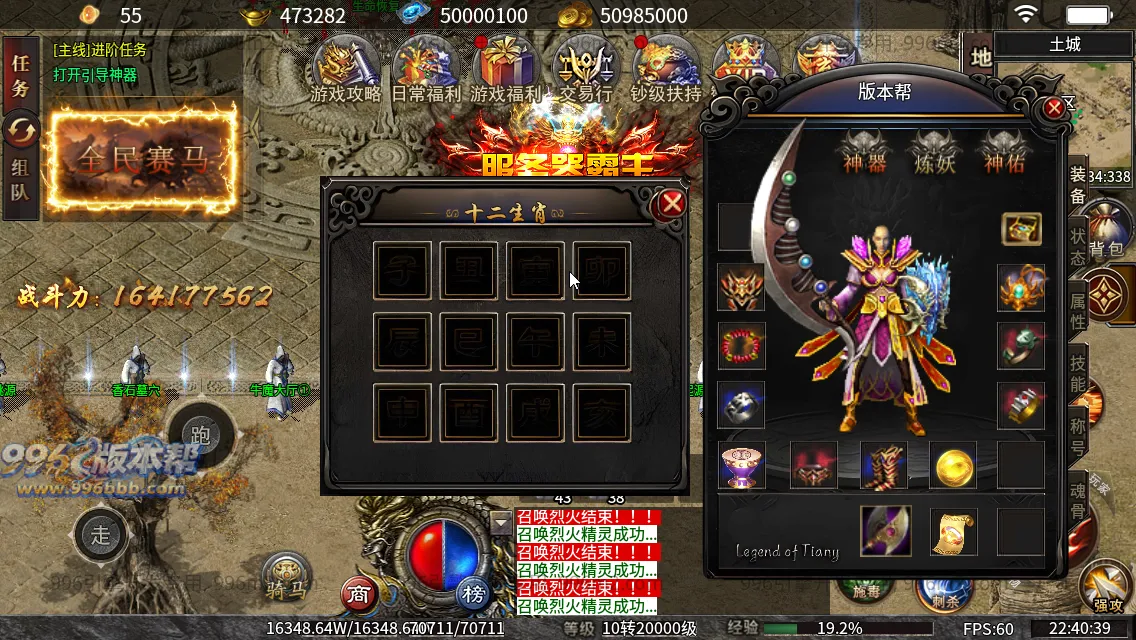Viewport: 1136px width, 640px height.
Task: Switch to the 魂骨 soul bone tab
Action: pos(1078,500)
